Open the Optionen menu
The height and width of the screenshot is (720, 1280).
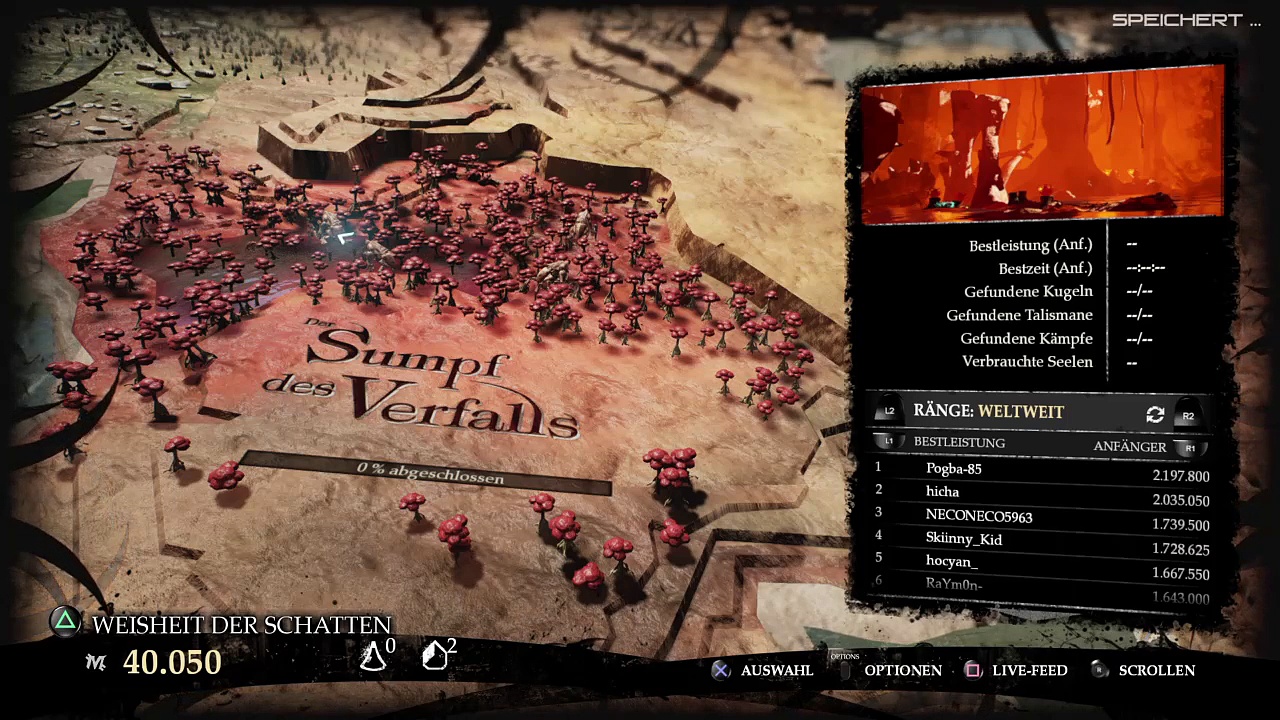pyautogui.click(x=902, y=670)
